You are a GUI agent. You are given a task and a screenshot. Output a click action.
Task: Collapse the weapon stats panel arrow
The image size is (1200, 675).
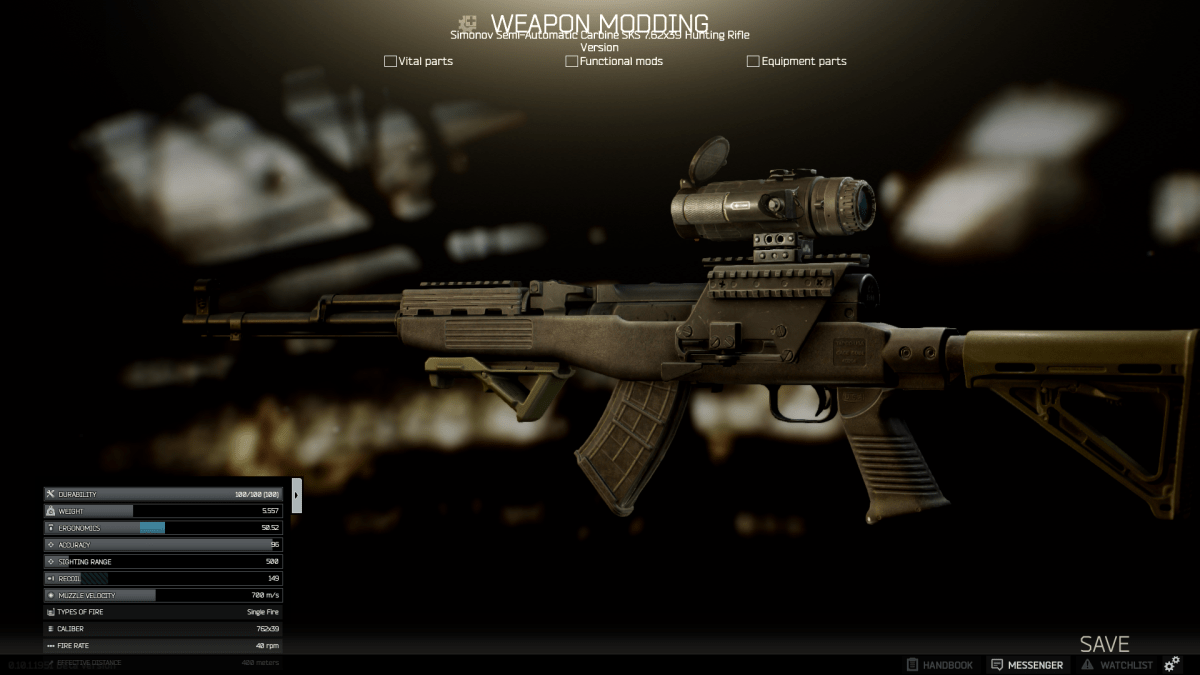pos(297,495)
